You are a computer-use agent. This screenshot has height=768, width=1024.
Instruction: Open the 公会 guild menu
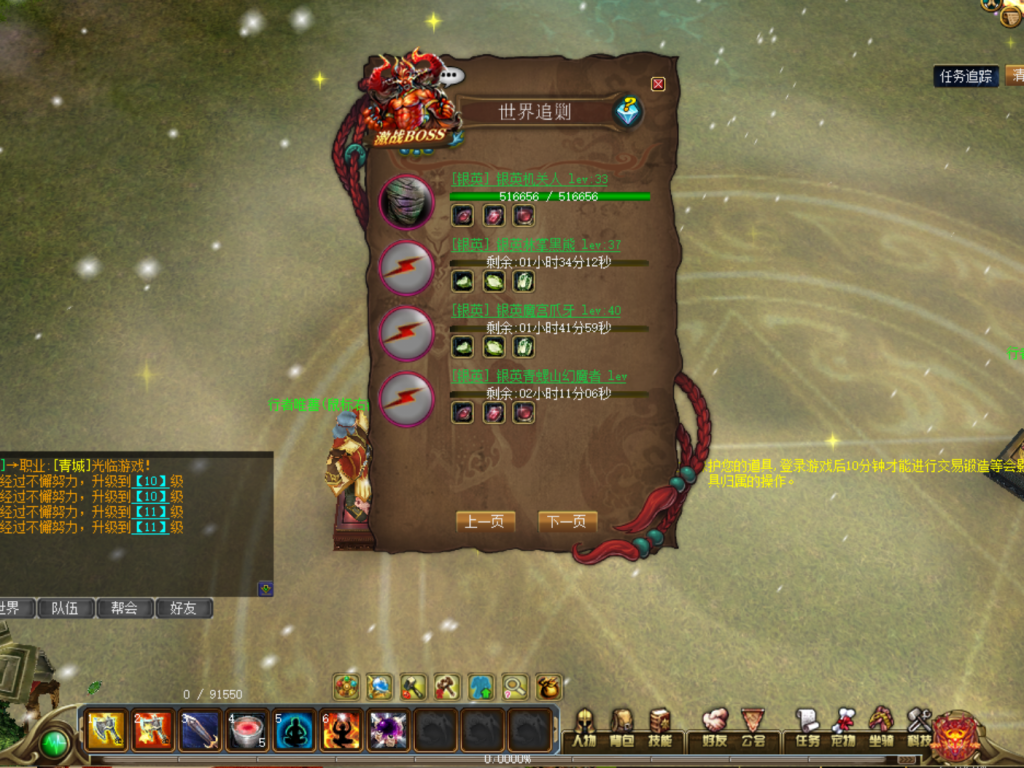tap(753, 729)
